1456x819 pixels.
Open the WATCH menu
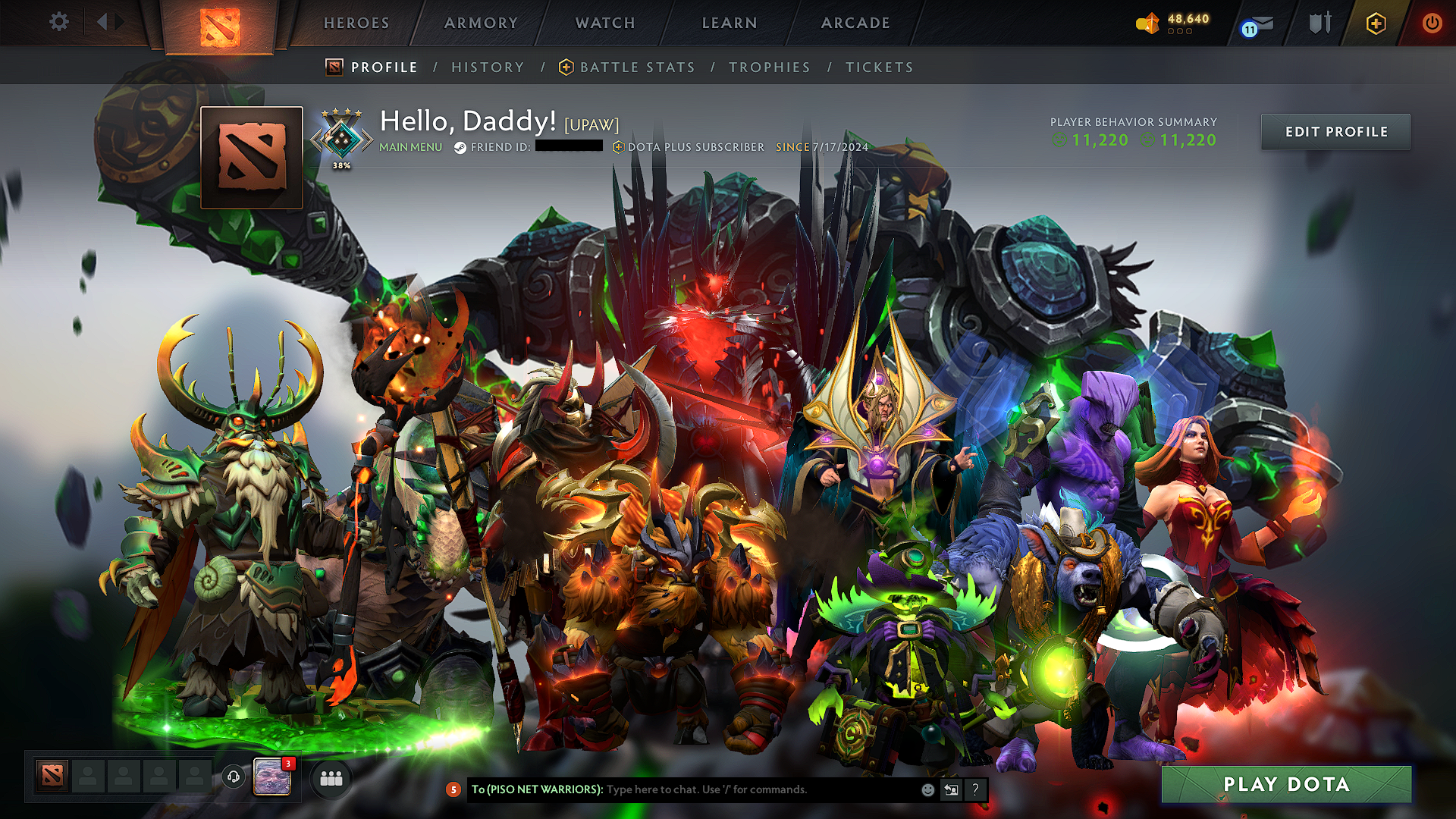pyautogui.click(x=604, y=23)
